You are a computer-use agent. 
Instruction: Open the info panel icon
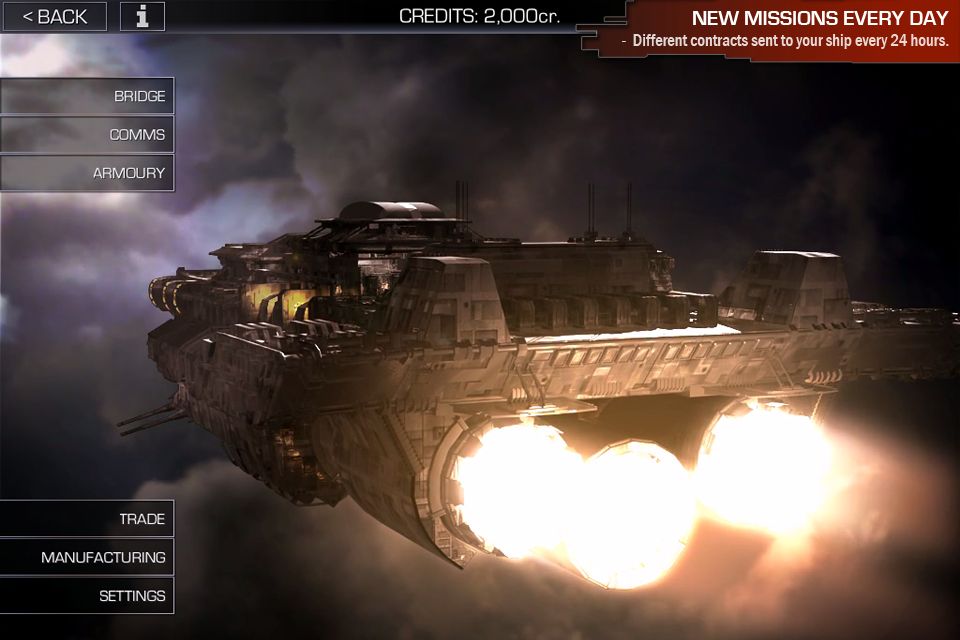click(143, 16)
